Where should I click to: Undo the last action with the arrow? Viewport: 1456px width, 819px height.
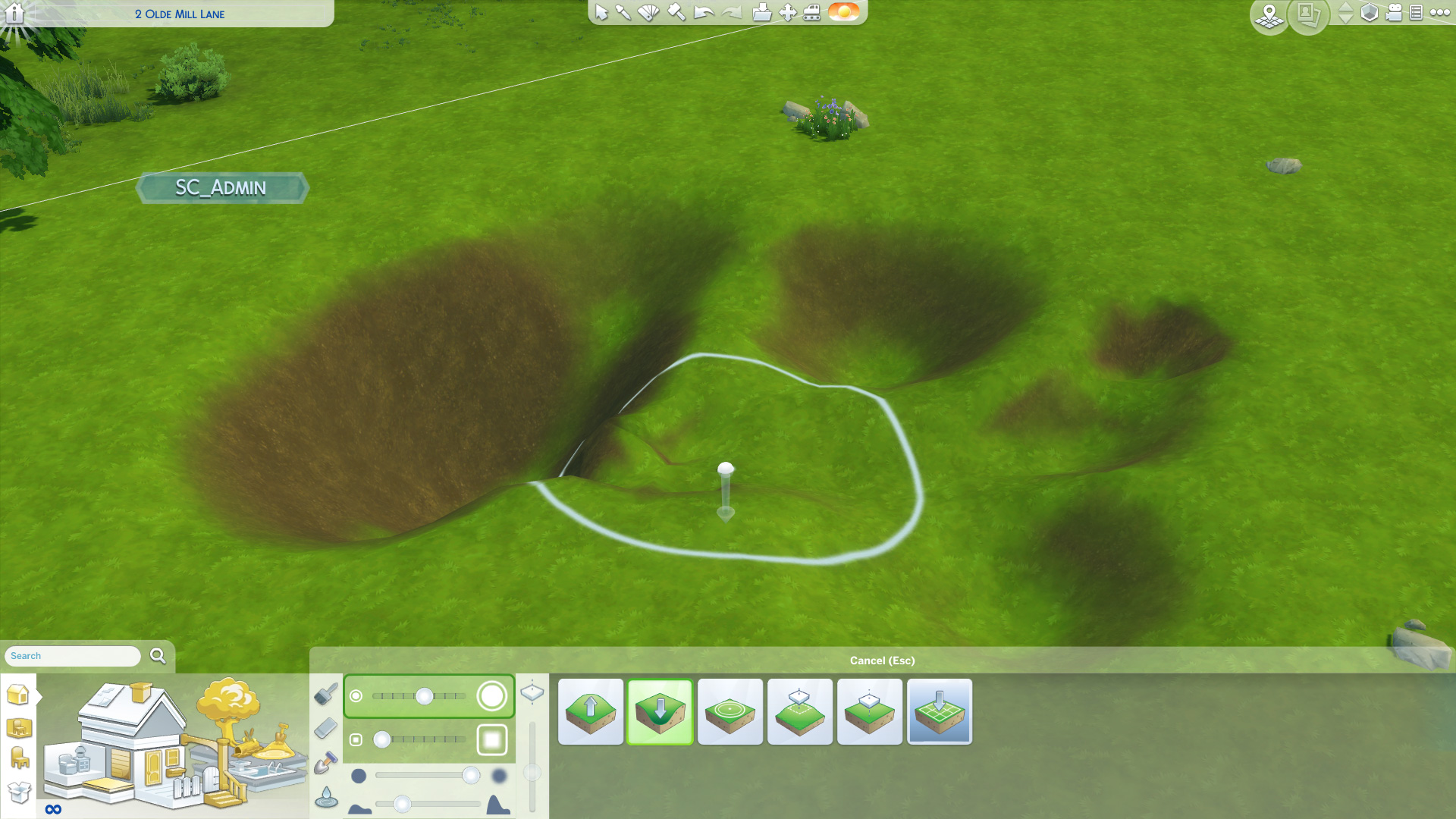pos(704,12)
